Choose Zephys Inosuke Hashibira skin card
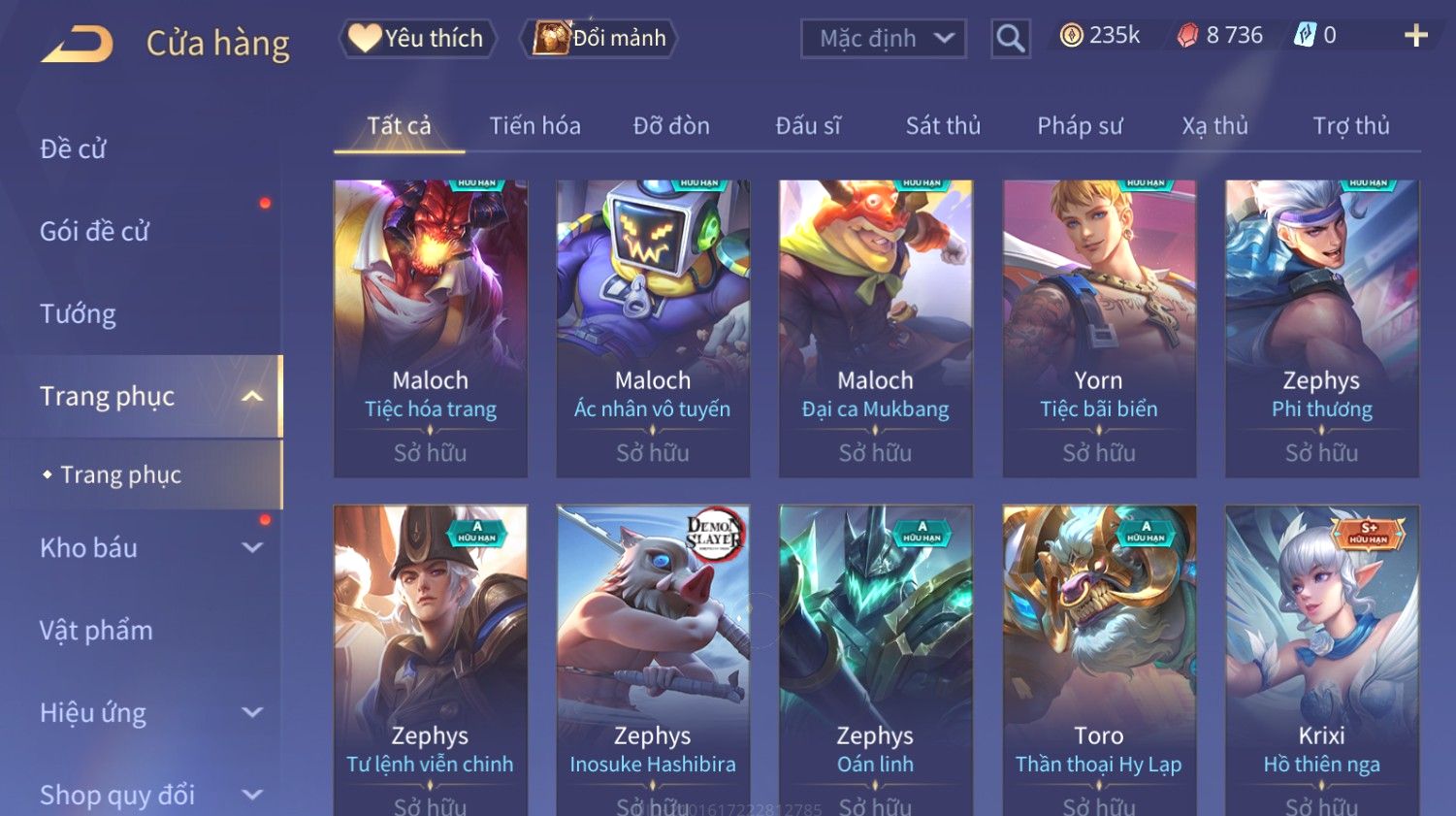The height and width of the screenshot is (816, 1456). pos(653,660)
